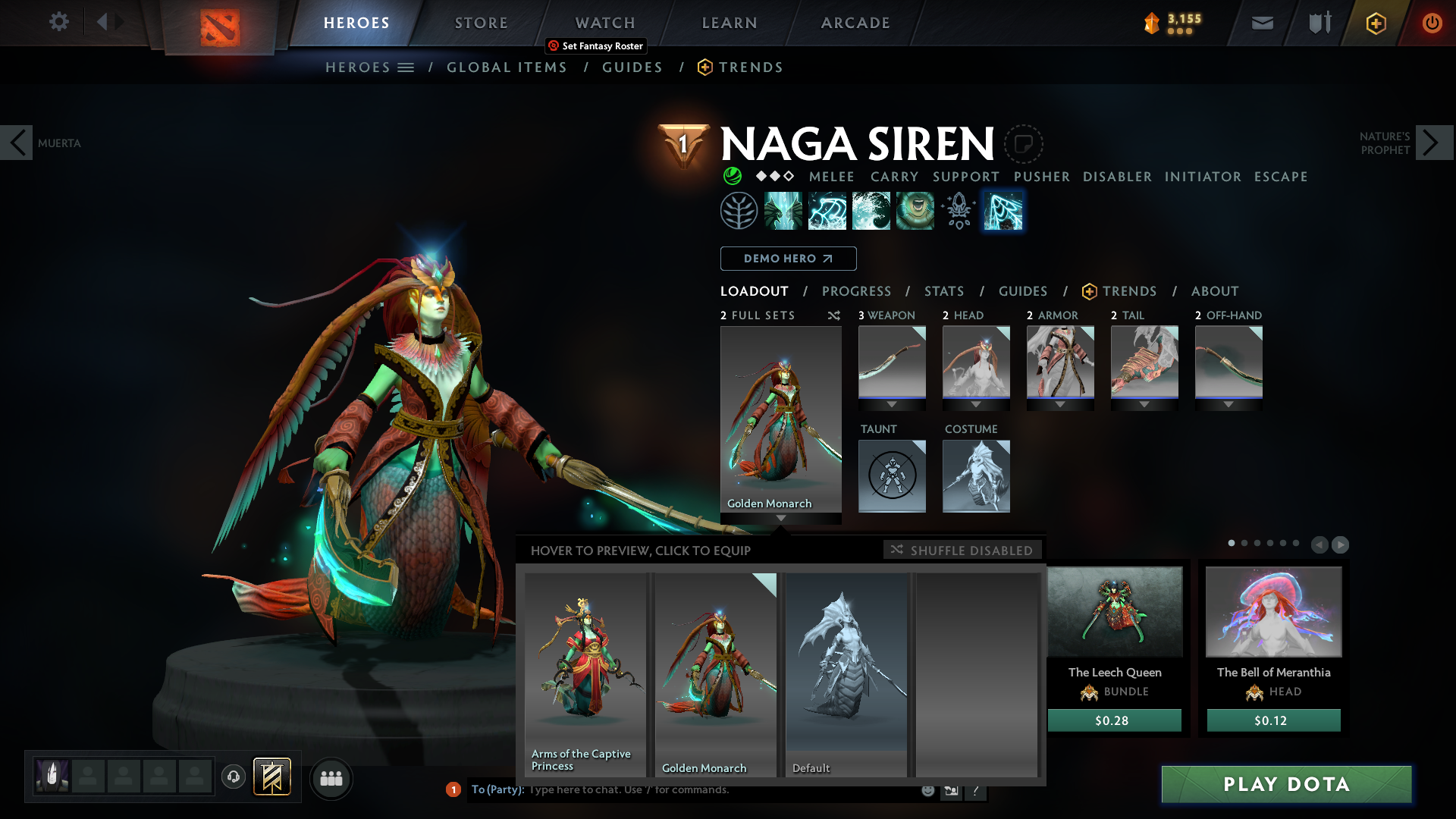Screen dimensions: 1456x819
Task: Click the PLAY DOTA button
Action: (x=1287, y=784)
